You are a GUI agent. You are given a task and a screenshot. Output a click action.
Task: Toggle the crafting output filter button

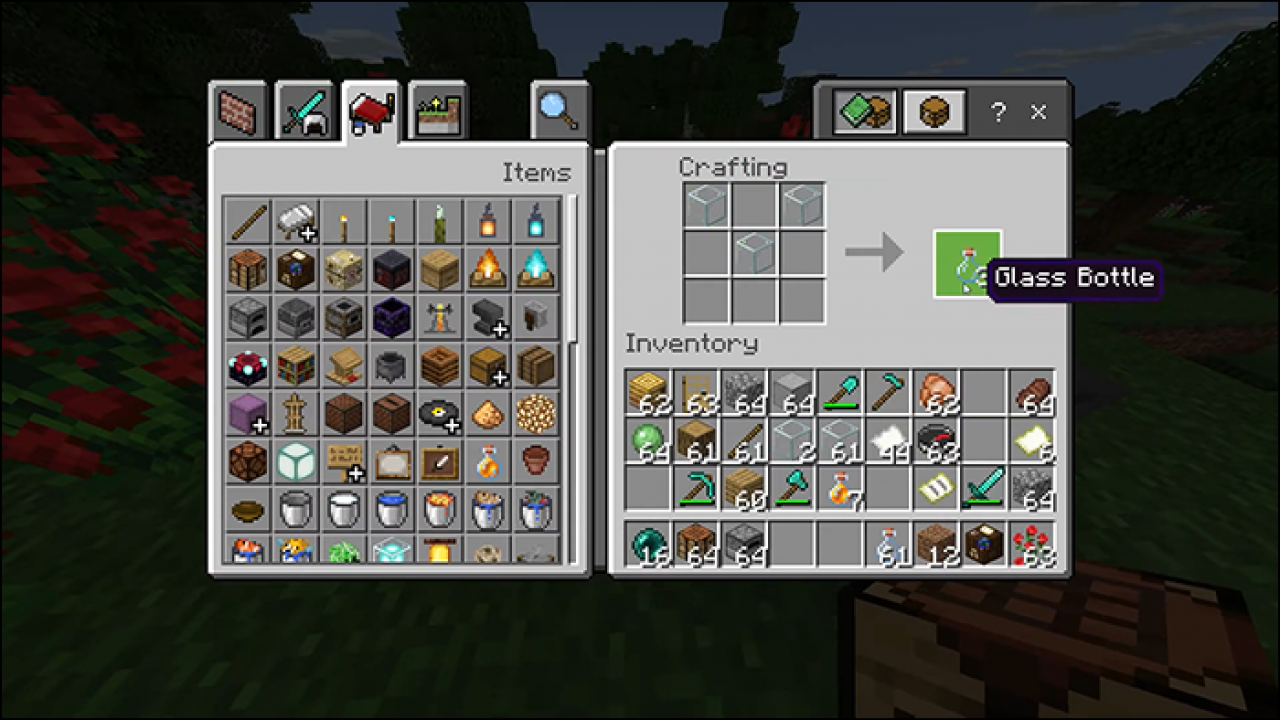pyautogui.click(x=933, y=112)
